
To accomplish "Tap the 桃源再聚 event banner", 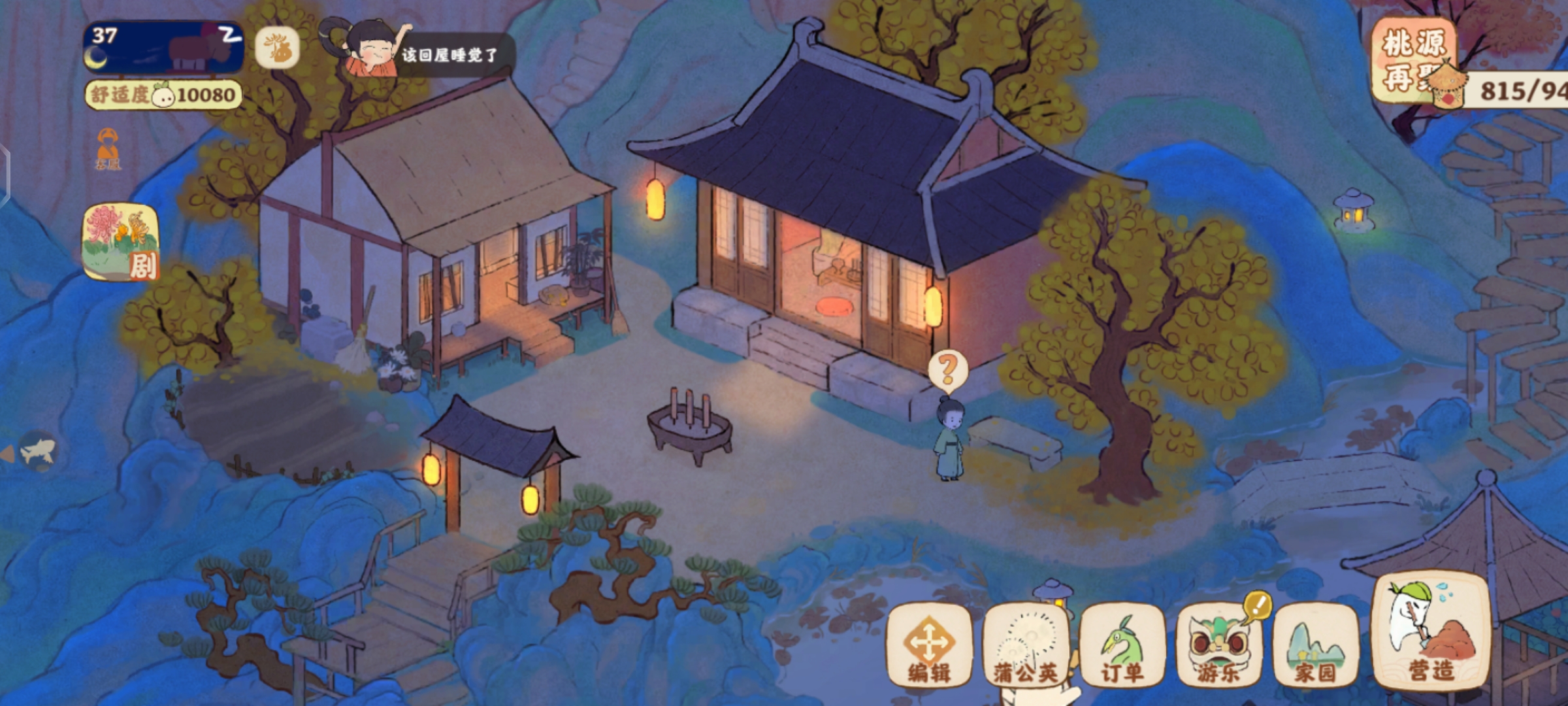I will click(x=1413, y=59).
